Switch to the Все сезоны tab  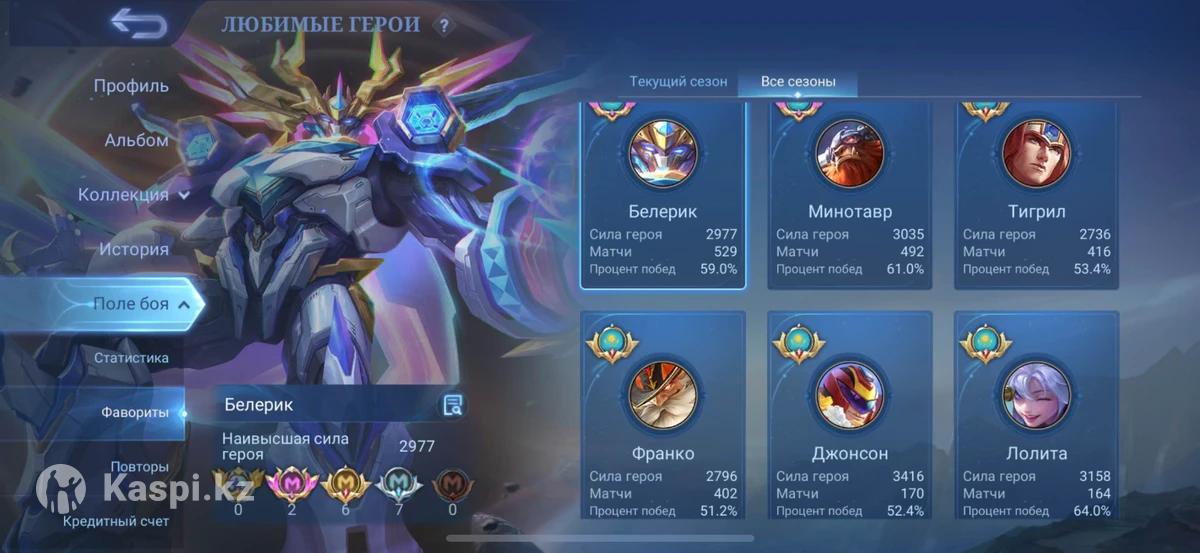797,82
